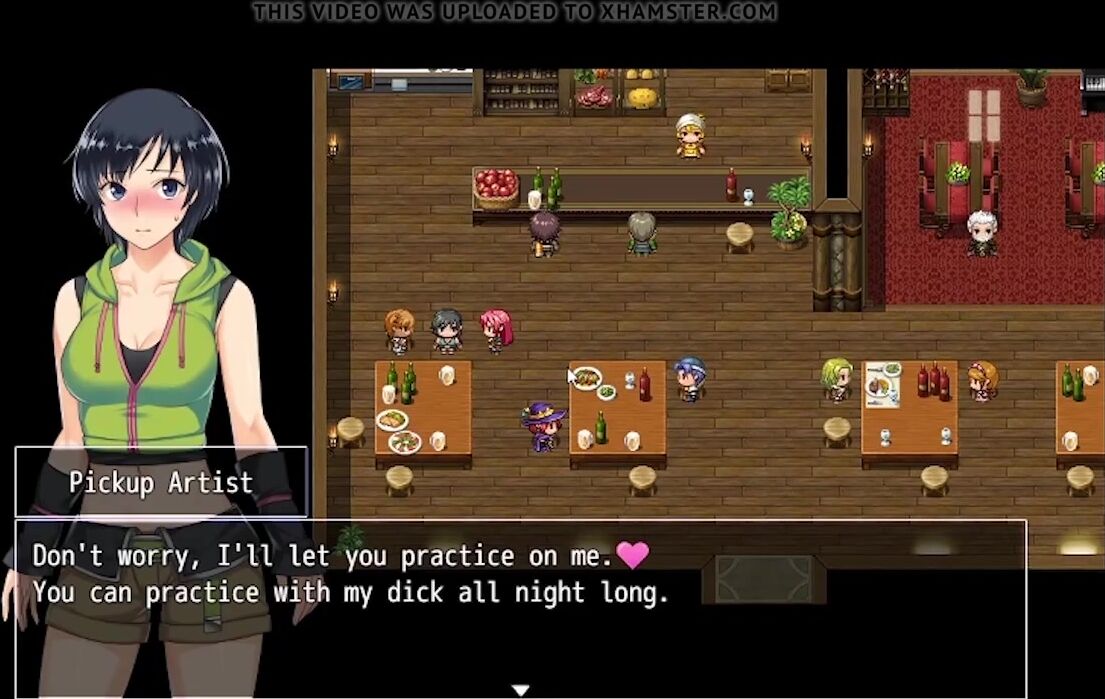Screen dimensions: 1105x699
Task: Click the dialogue continue arrow indicator
Action: [x=520, y=689]
